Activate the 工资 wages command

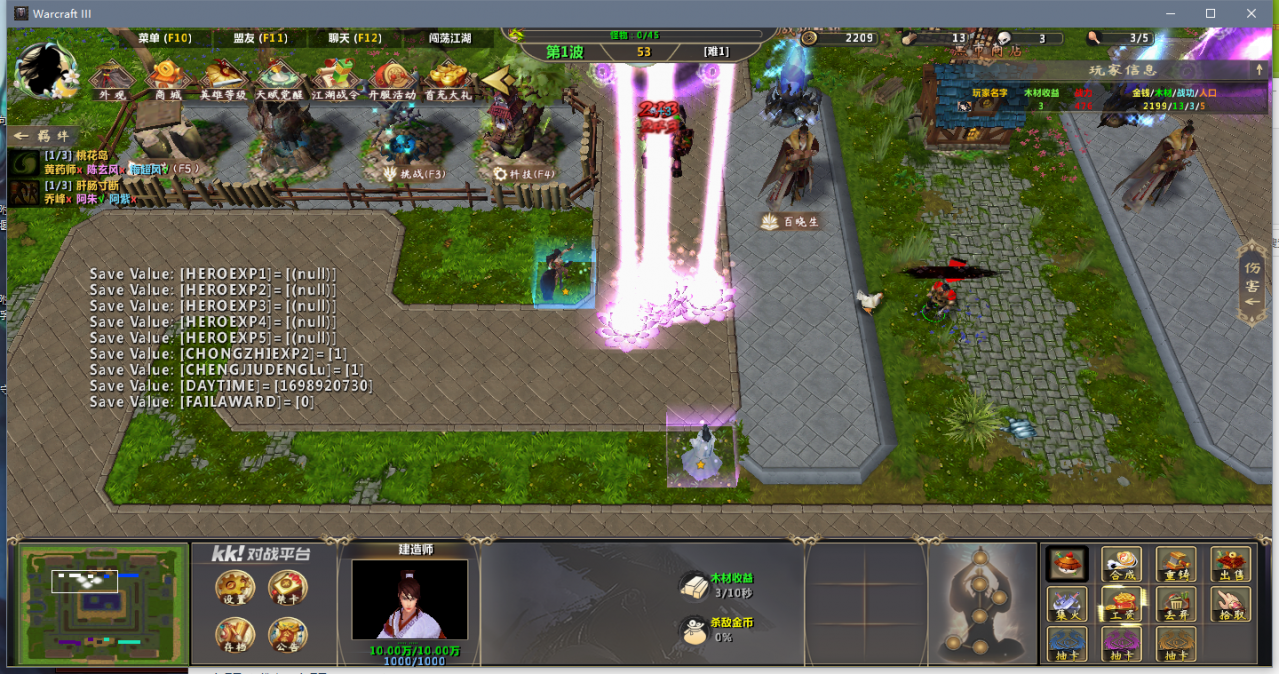(1122, 604)
